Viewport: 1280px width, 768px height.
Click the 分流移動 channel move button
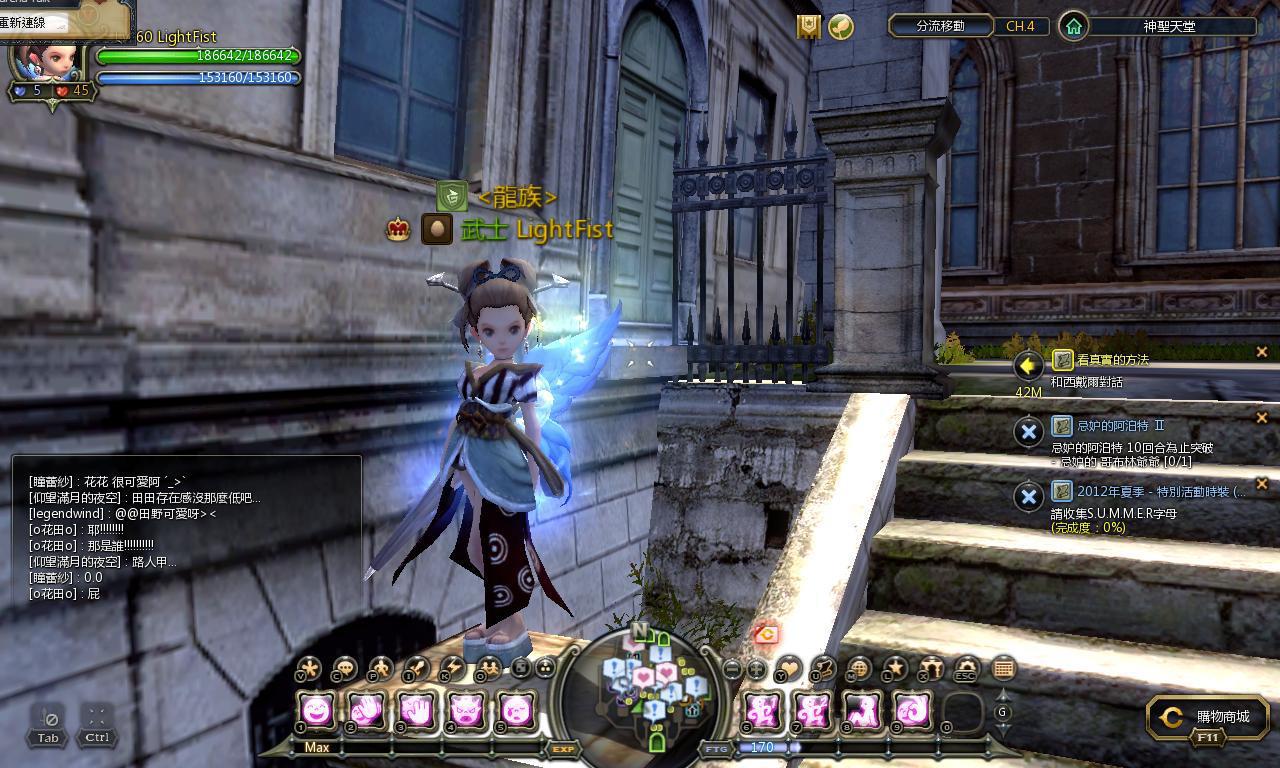(x=940, y=26)
